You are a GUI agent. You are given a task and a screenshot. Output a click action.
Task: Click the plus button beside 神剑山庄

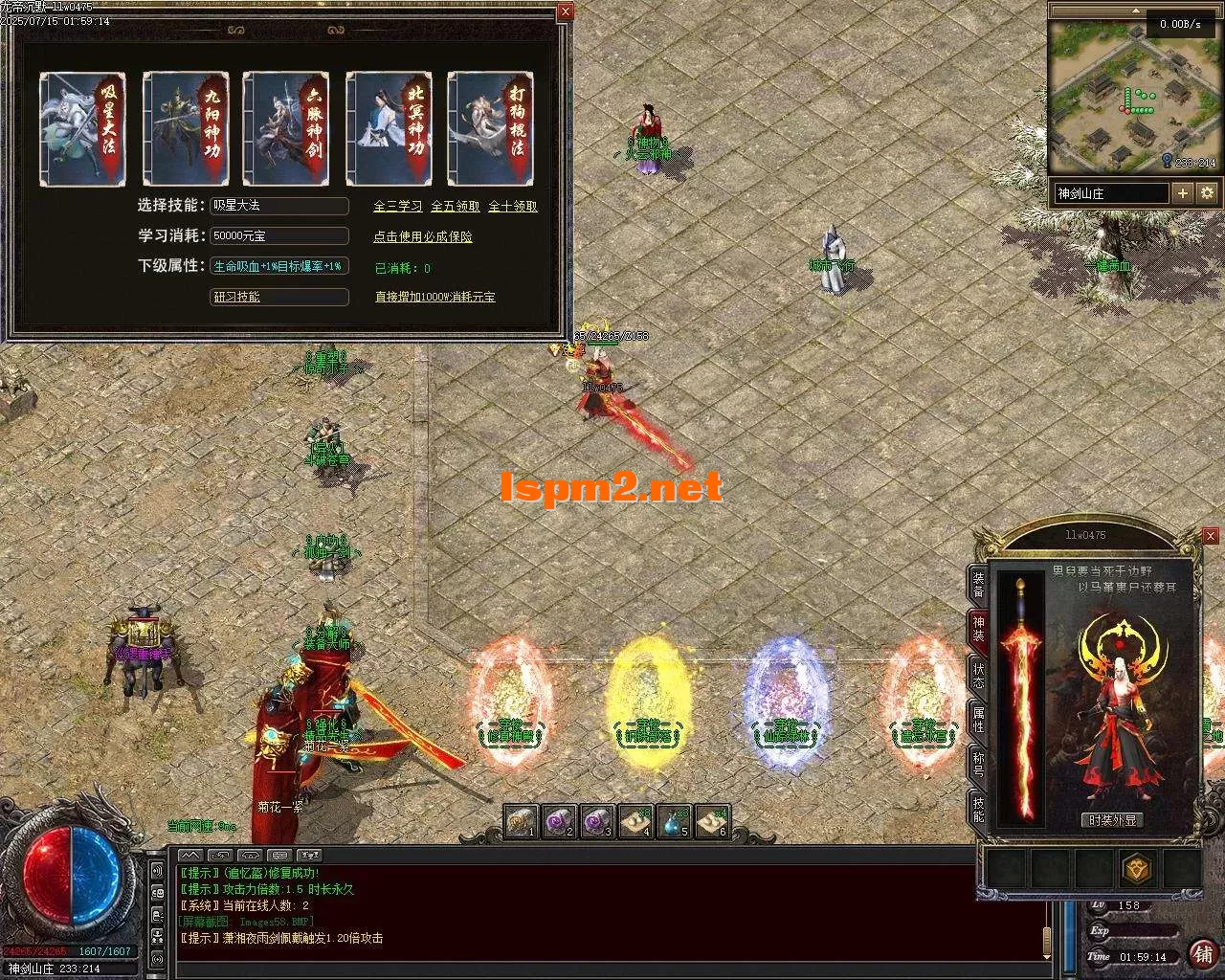point(1183,193)
